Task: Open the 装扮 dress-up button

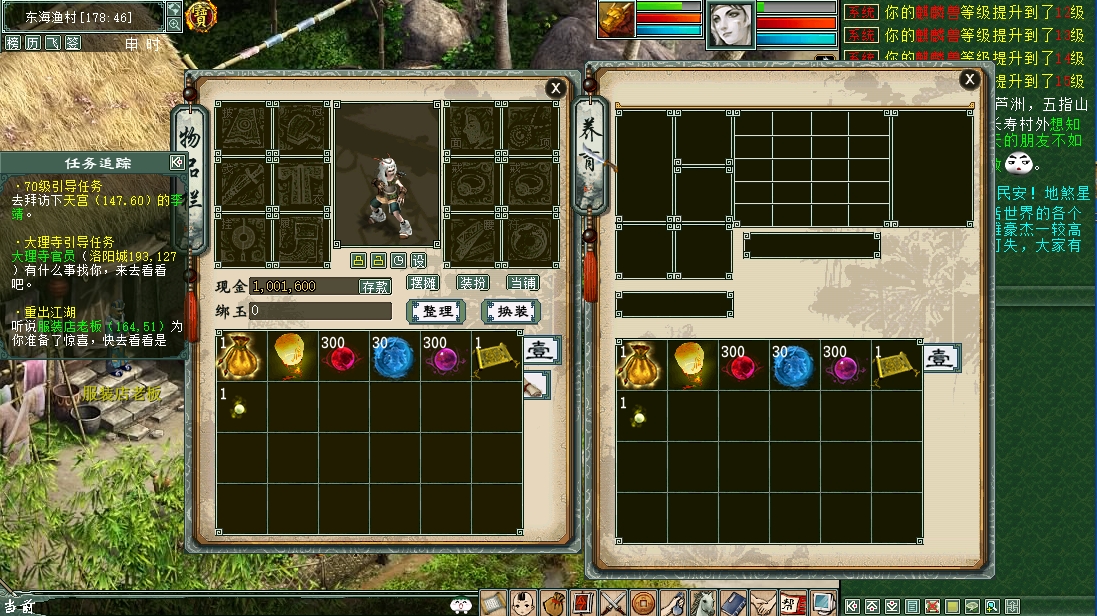Action: click(472, 284)
